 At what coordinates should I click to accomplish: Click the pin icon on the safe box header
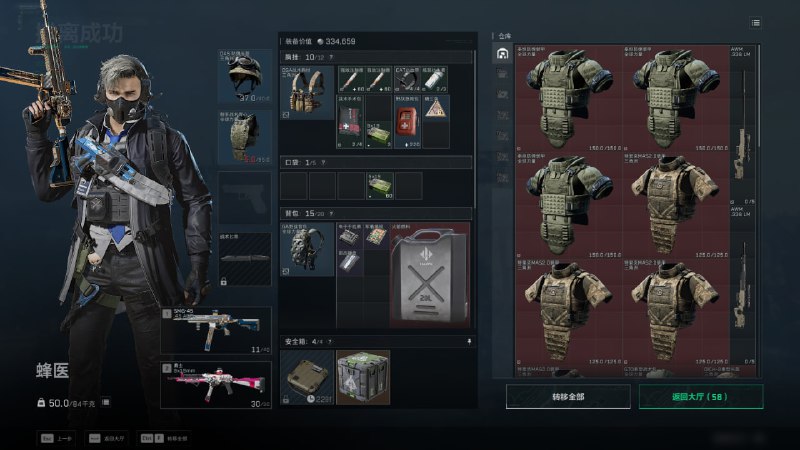[x=468, y=340]
